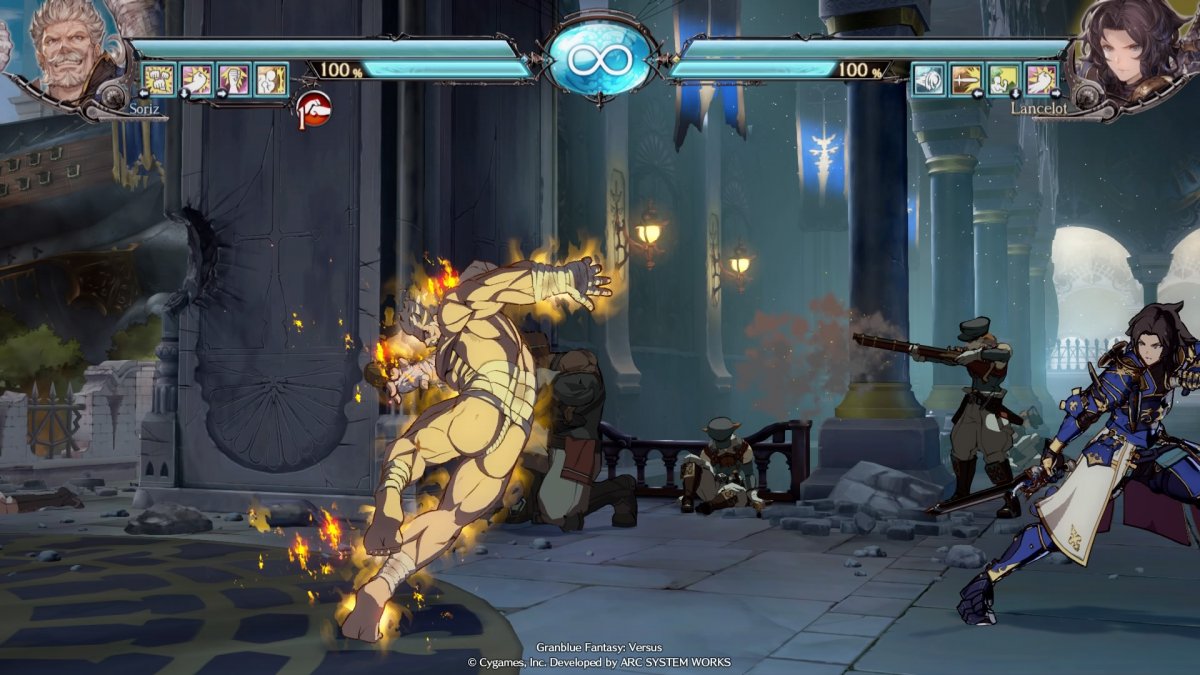Click Soriz's flexing figure skill icon
Screen dimensions: 1200x675
pyautogui.click(x=271, y=79)
